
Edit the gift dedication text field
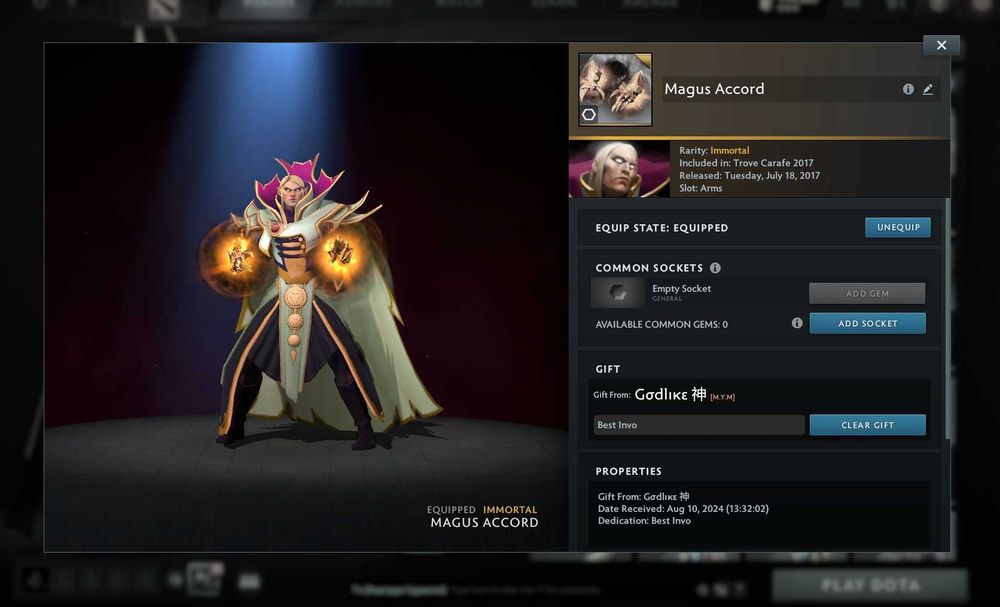[699, 425]
